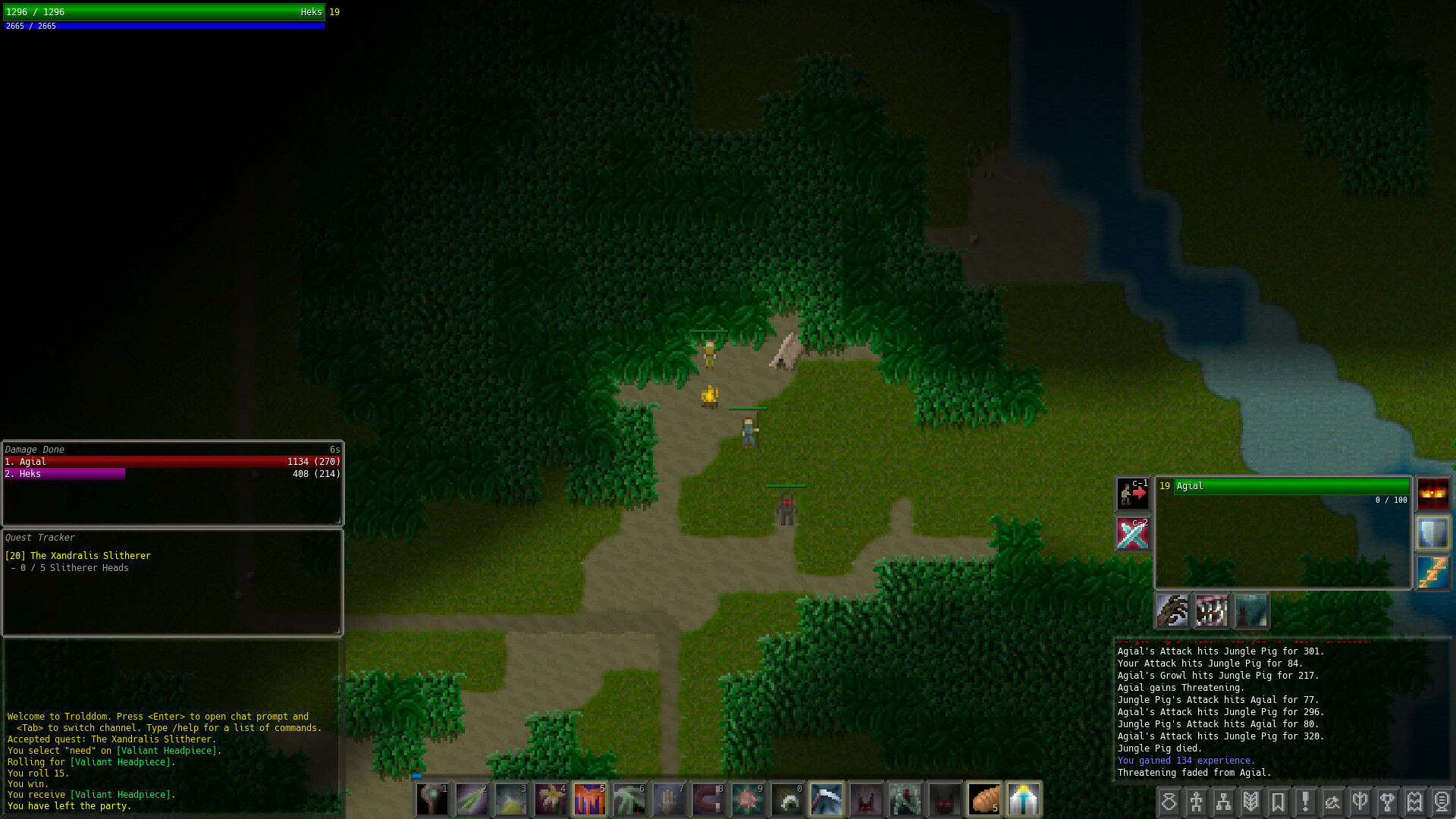Set pet stance to aggressive fiery-eyes mode

1432,494
